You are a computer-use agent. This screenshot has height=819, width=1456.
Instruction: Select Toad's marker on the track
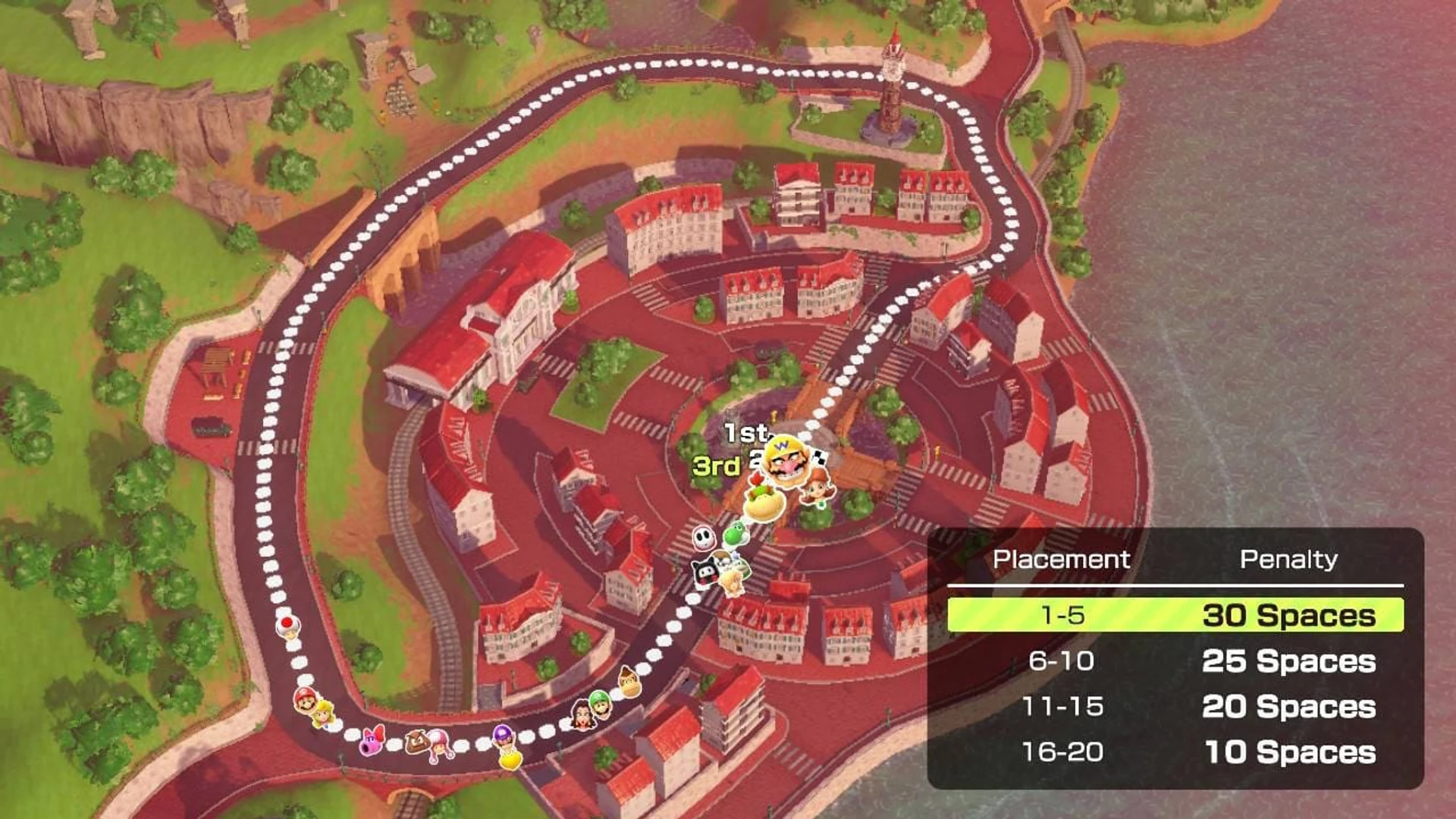coord(287,626)
